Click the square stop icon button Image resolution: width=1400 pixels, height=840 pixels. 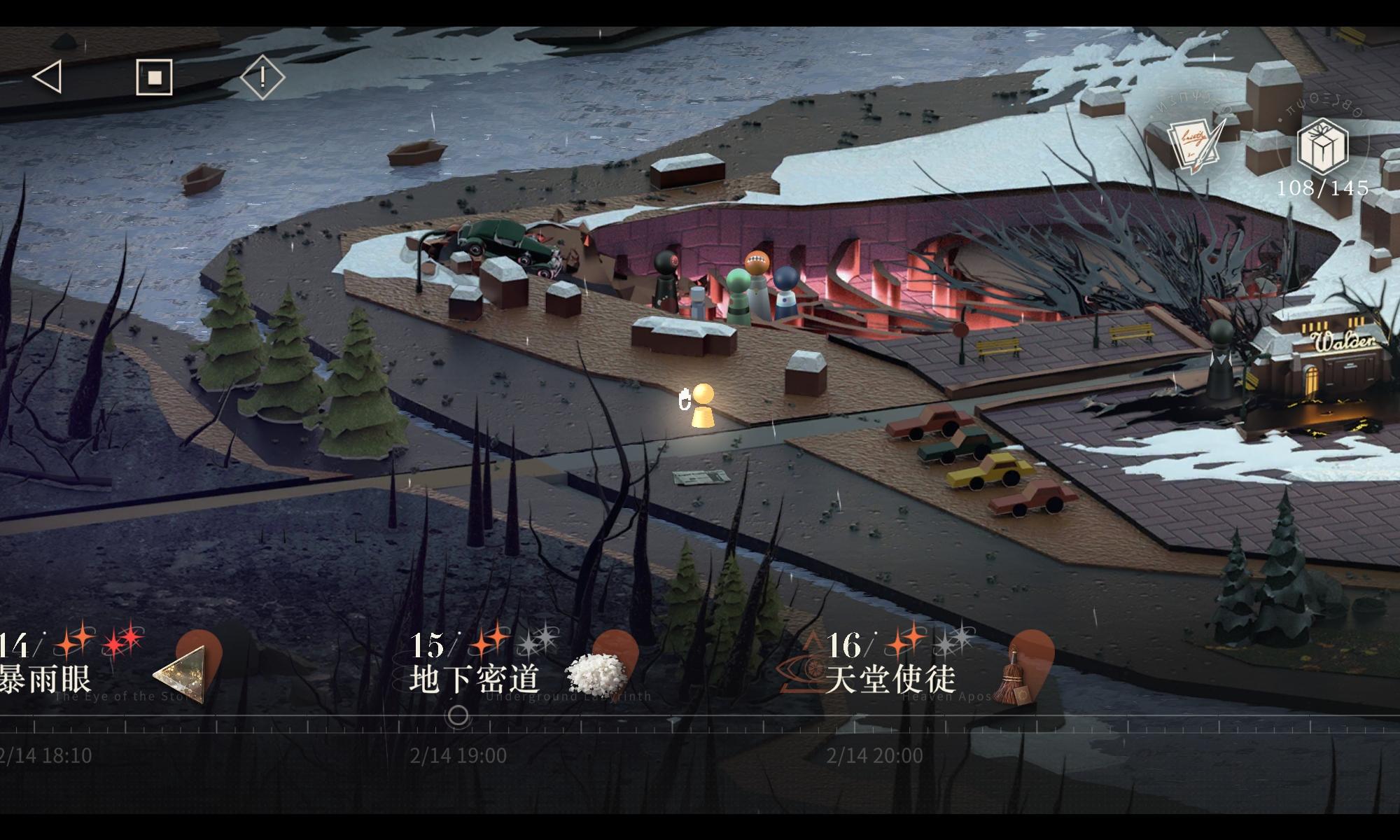154,76
